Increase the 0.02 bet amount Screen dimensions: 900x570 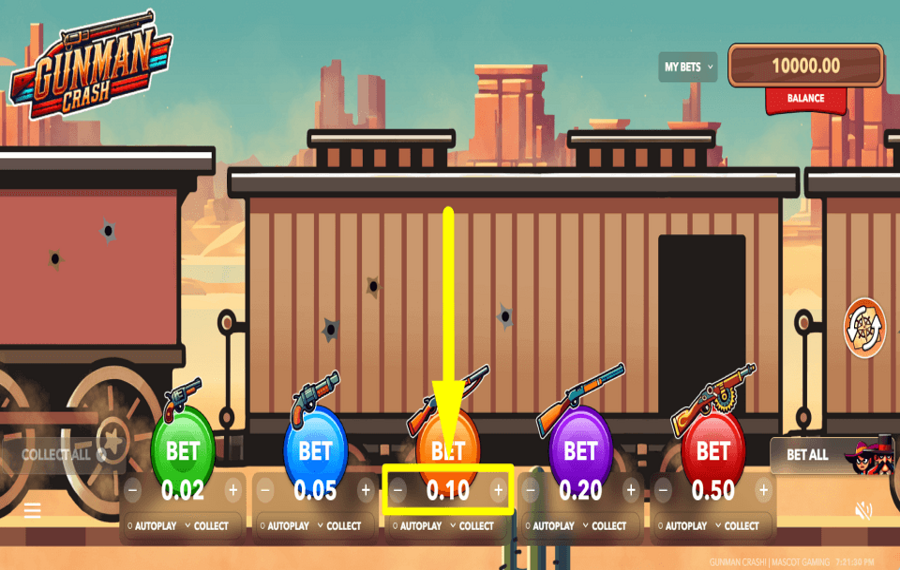point(233,490)
